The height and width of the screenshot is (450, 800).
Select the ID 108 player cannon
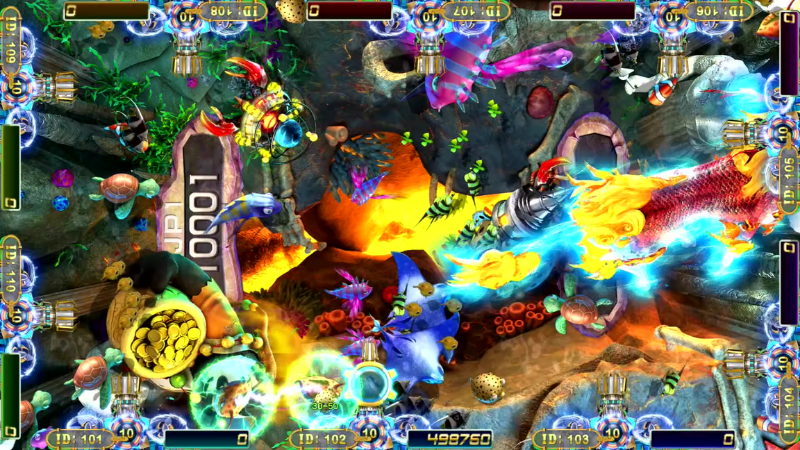[187, 55]
